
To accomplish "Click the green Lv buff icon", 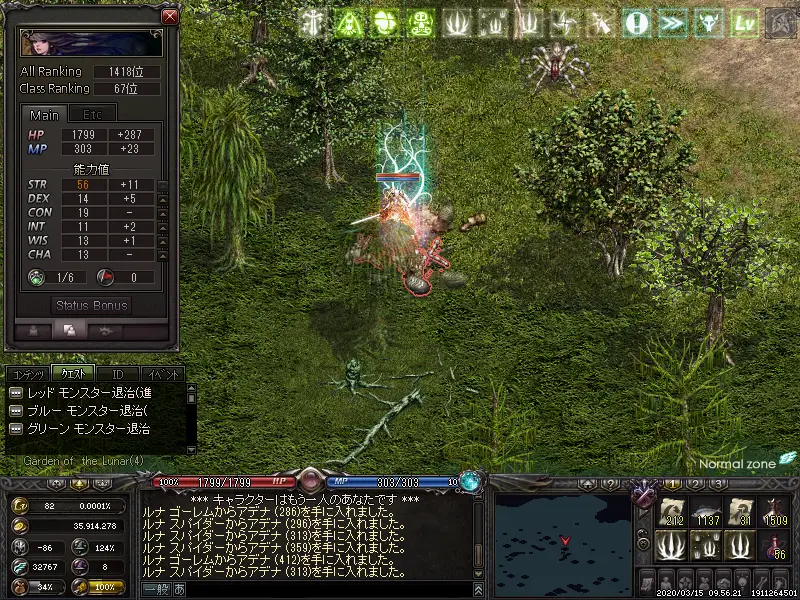I will [x=742, y=22].
